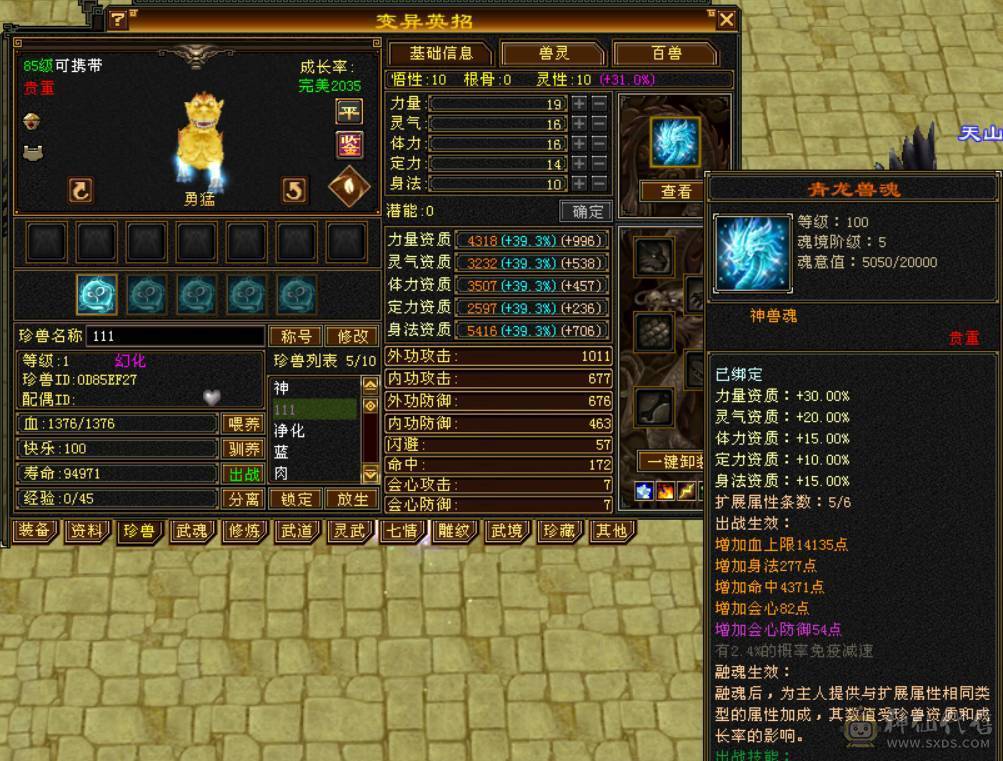Close the pet window

[x=727, y=20]
